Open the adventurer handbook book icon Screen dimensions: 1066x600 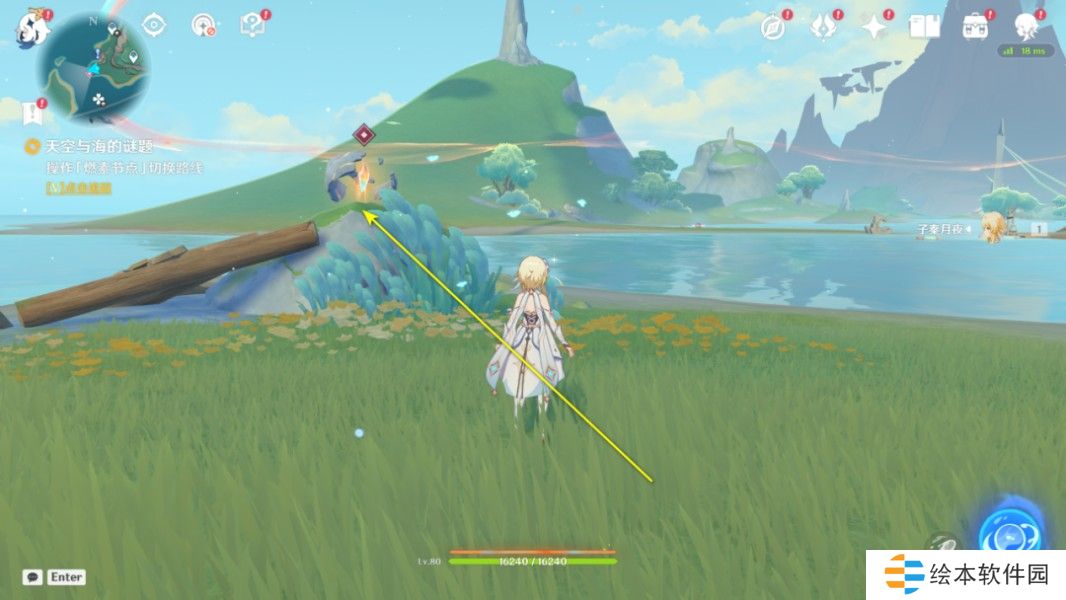click(x=924, y=27)
